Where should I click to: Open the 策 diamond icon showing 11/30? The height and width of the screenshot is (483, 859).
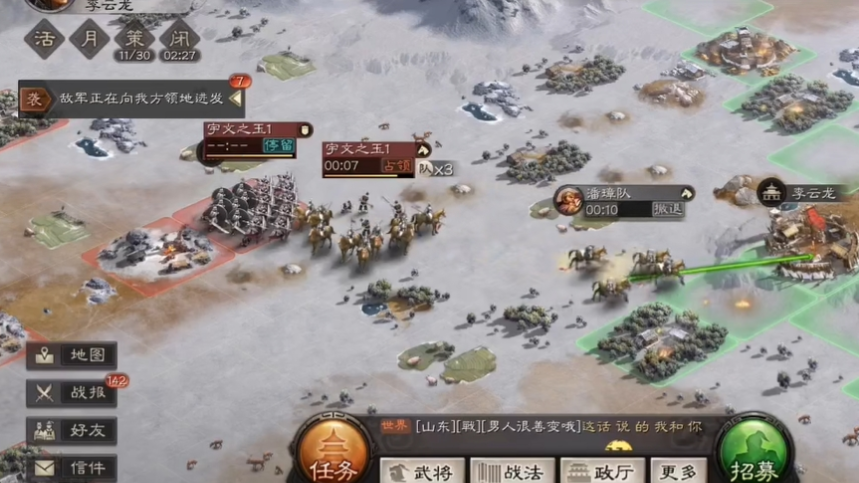[x=134, y=39]
